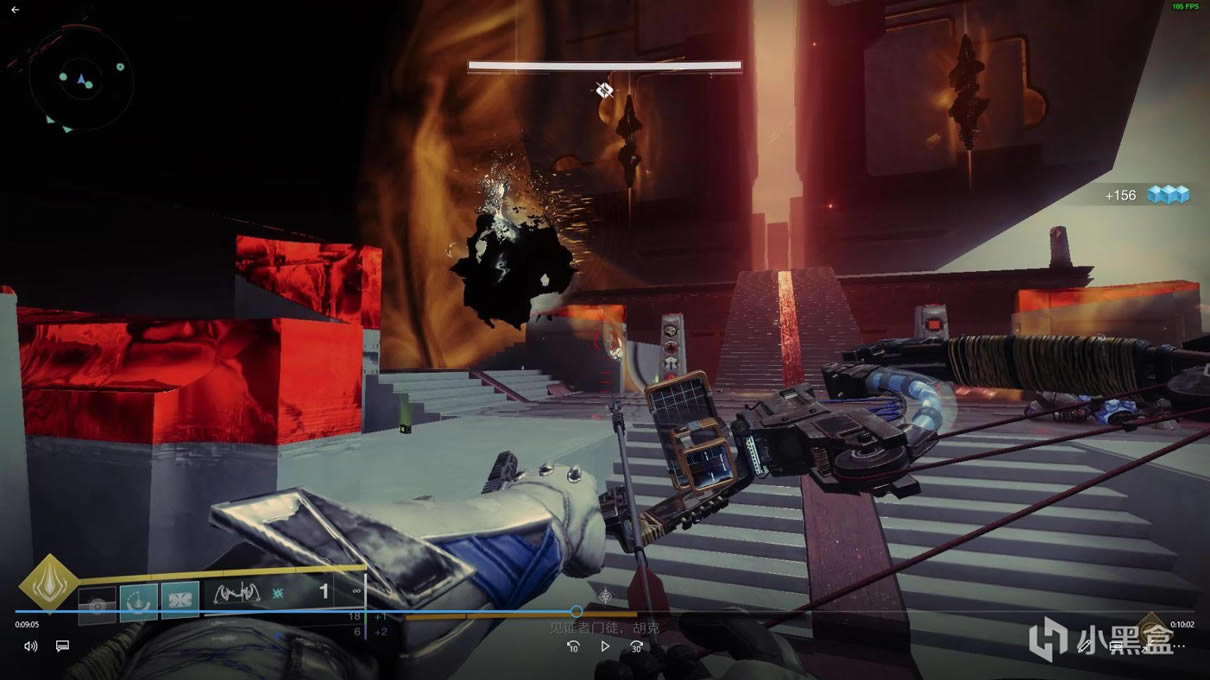Screen dimensions: 1210x680
Task: Trigger the class ability icon
Action: coord(180,601)
